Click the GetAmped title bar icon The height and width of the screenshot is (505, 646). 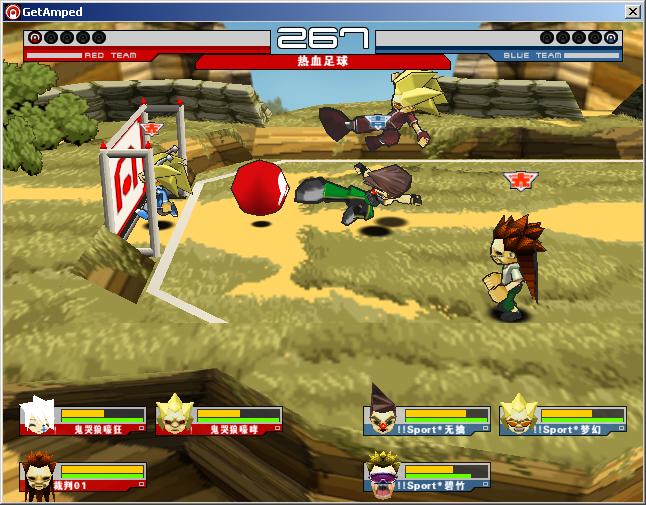pos(12,11)
